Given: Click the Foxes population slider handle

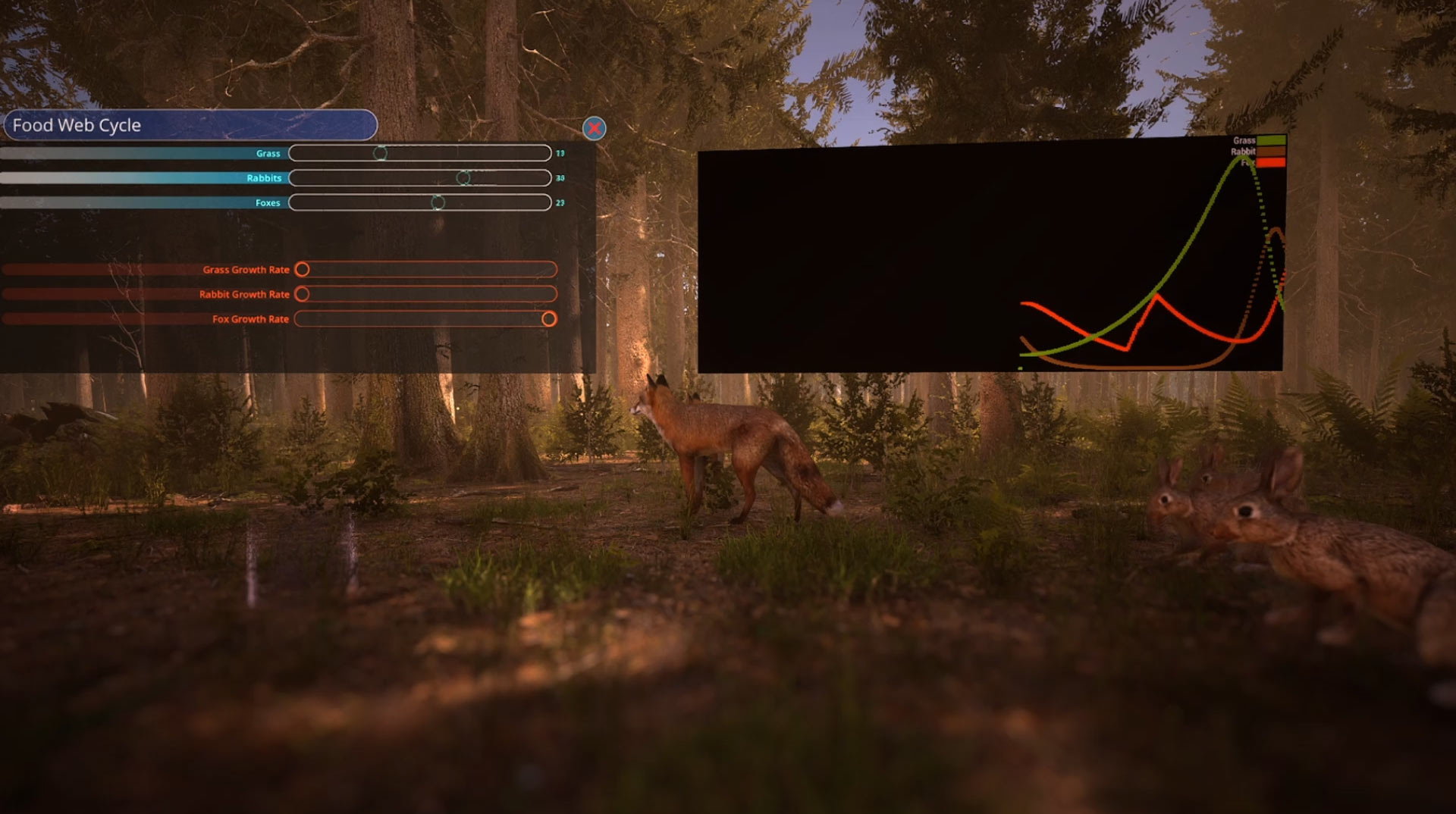Looking at the screenshot, I should [x=438, y=202].
